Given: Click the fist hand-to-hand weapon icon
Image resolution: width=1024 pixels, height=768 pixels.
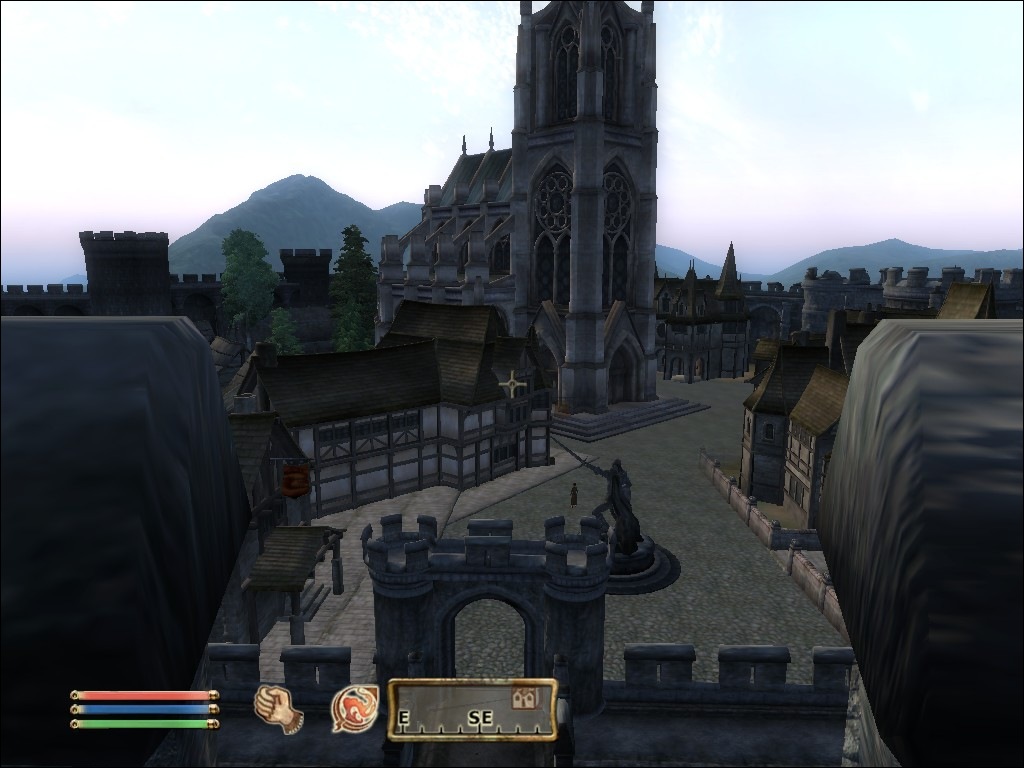Looking at the screenshot, I should tap(279, 708).
